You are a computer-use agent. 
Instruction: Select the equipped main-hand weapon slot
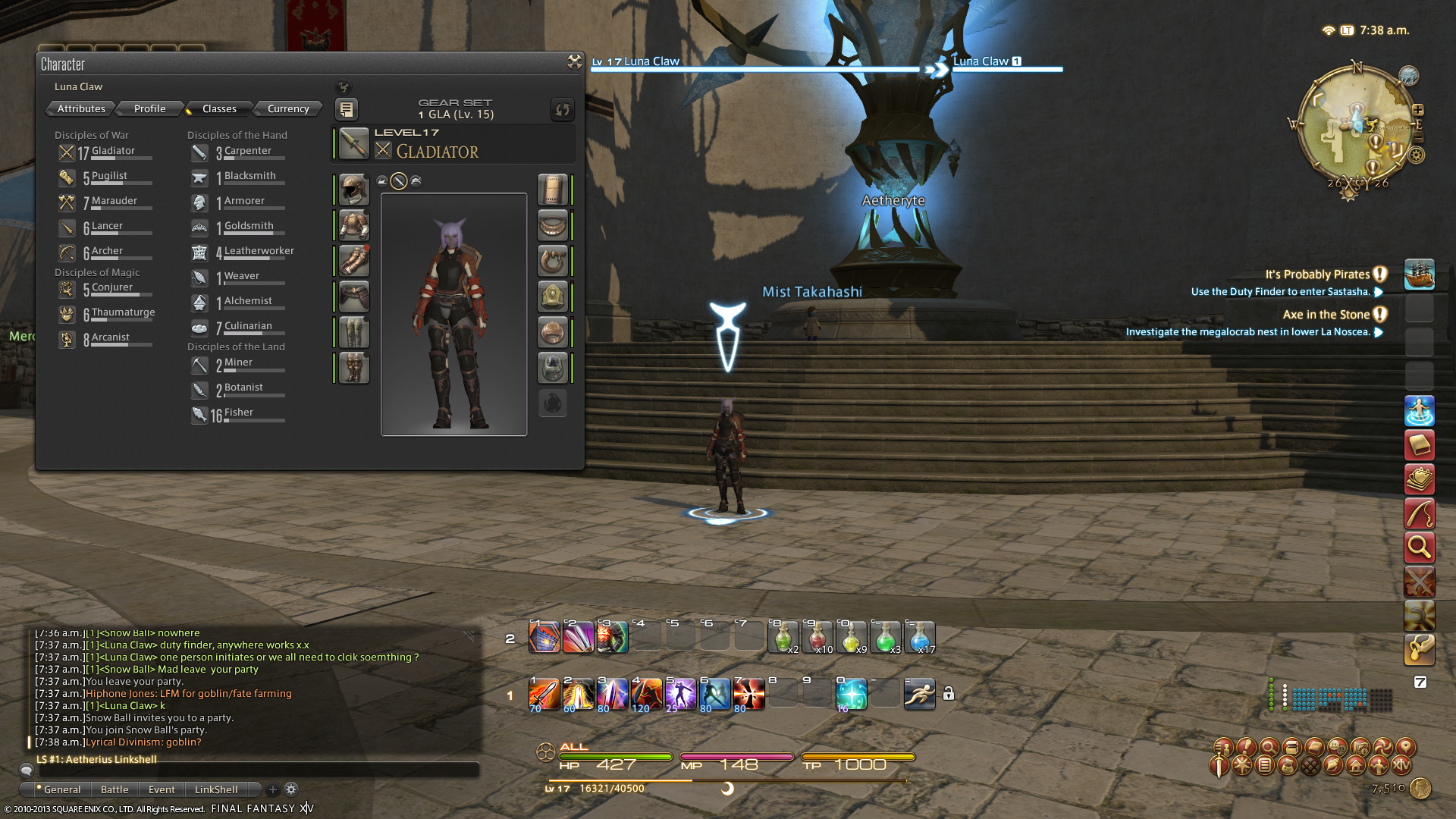click(x=353, y=143)
